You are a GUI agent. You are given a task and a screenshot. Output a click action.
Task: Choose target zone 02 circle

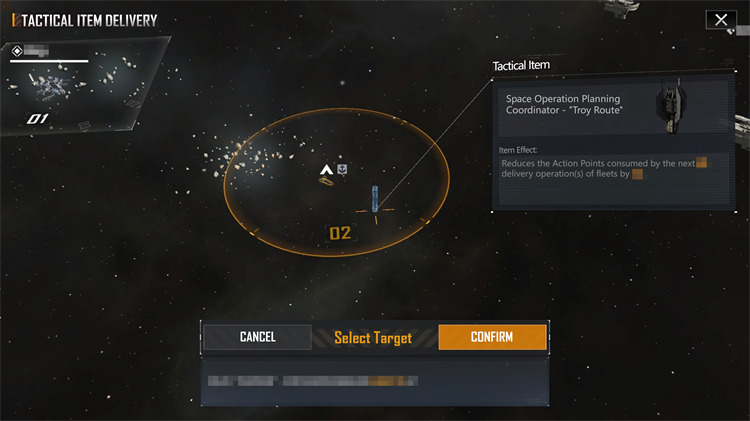[x=339, y=234]
